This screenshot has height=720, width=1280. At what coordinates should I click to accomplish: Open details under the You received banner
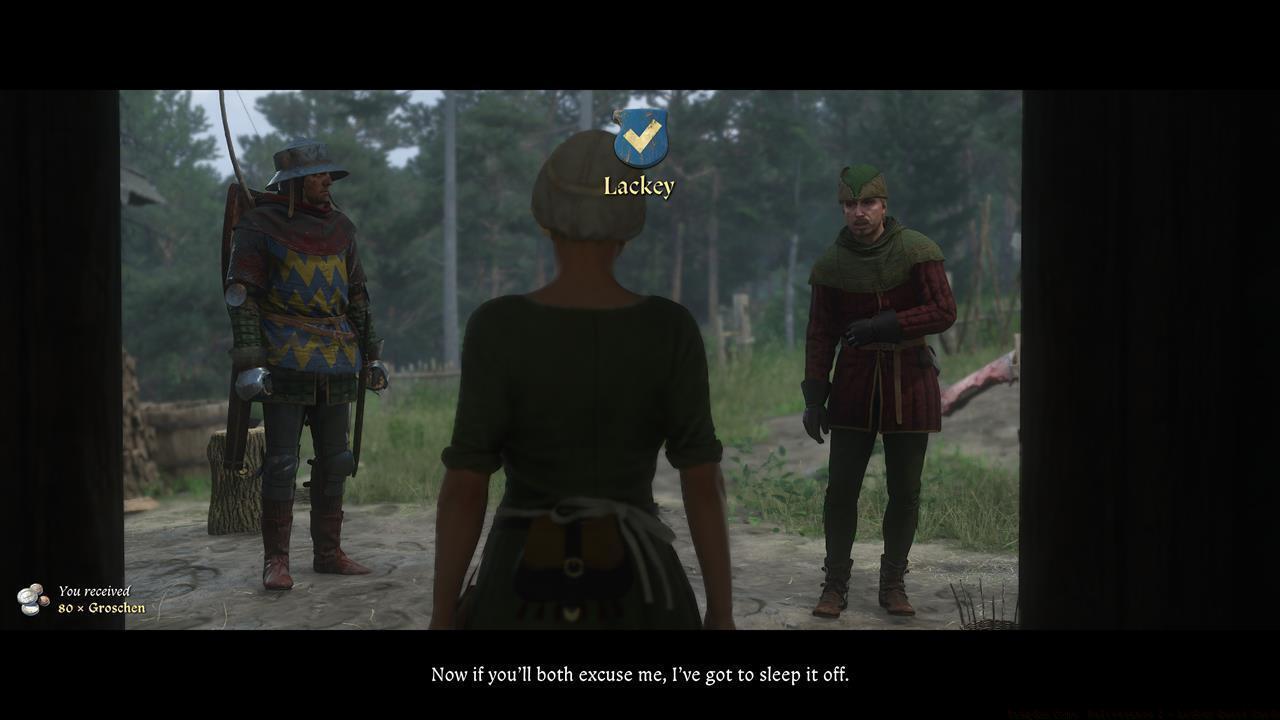coord(95,591)
